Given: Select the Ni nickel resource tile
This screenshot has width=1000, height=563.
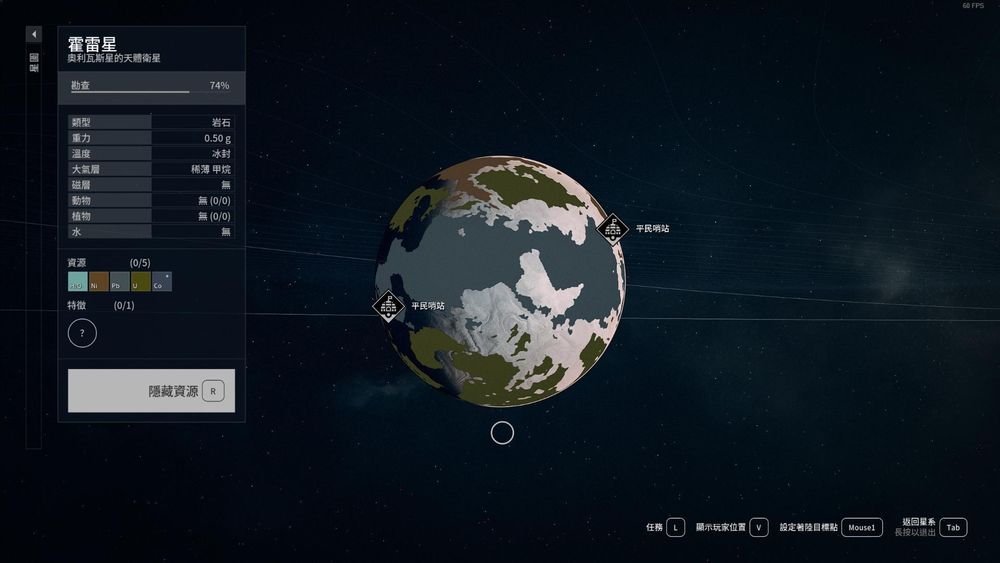Looking at the screenshot, I should click(99, 282).
